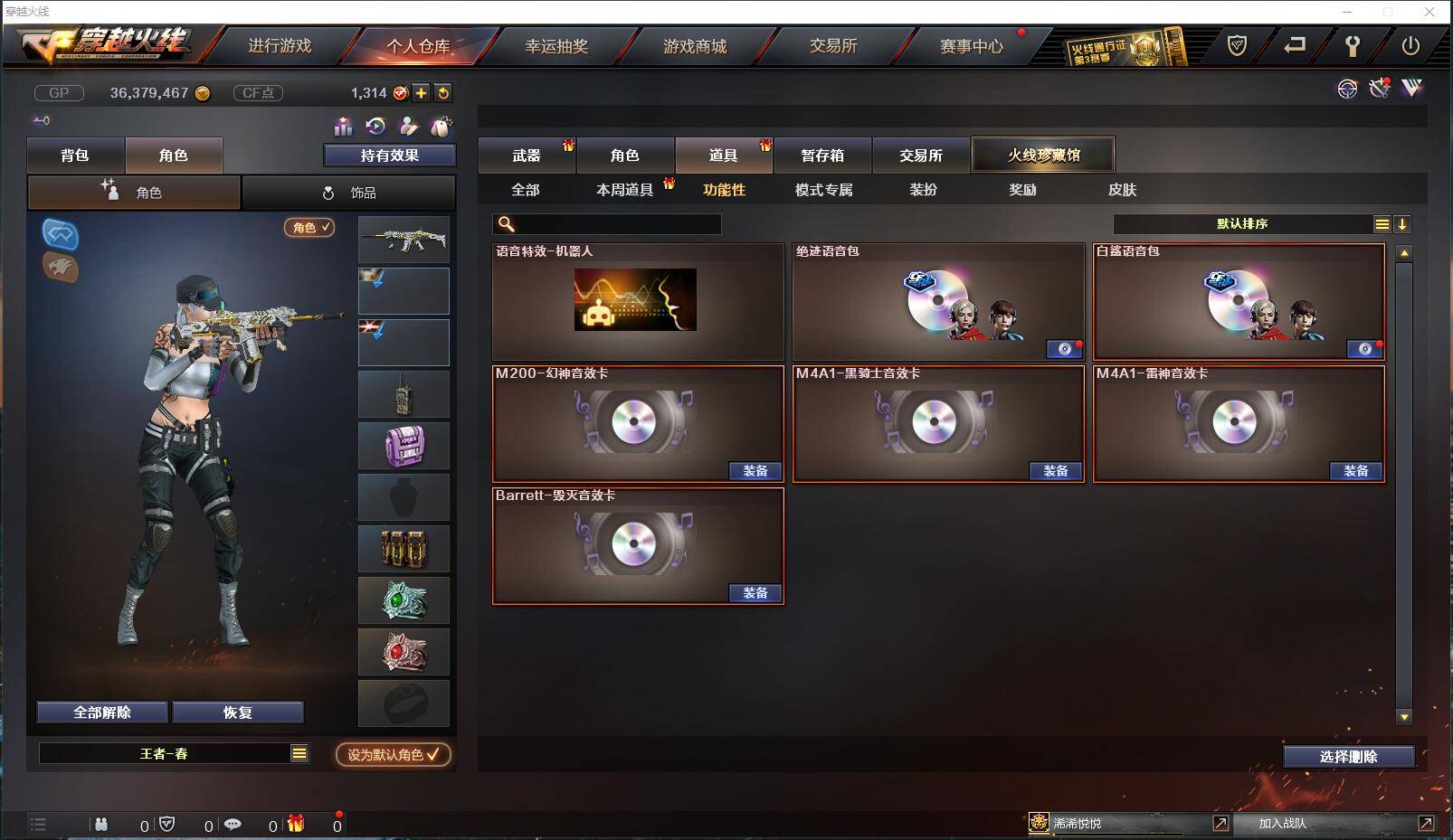This screenshot has width=1453, height=840.
Task: Click the power-off icon at top right
Action: [1409, 44]
